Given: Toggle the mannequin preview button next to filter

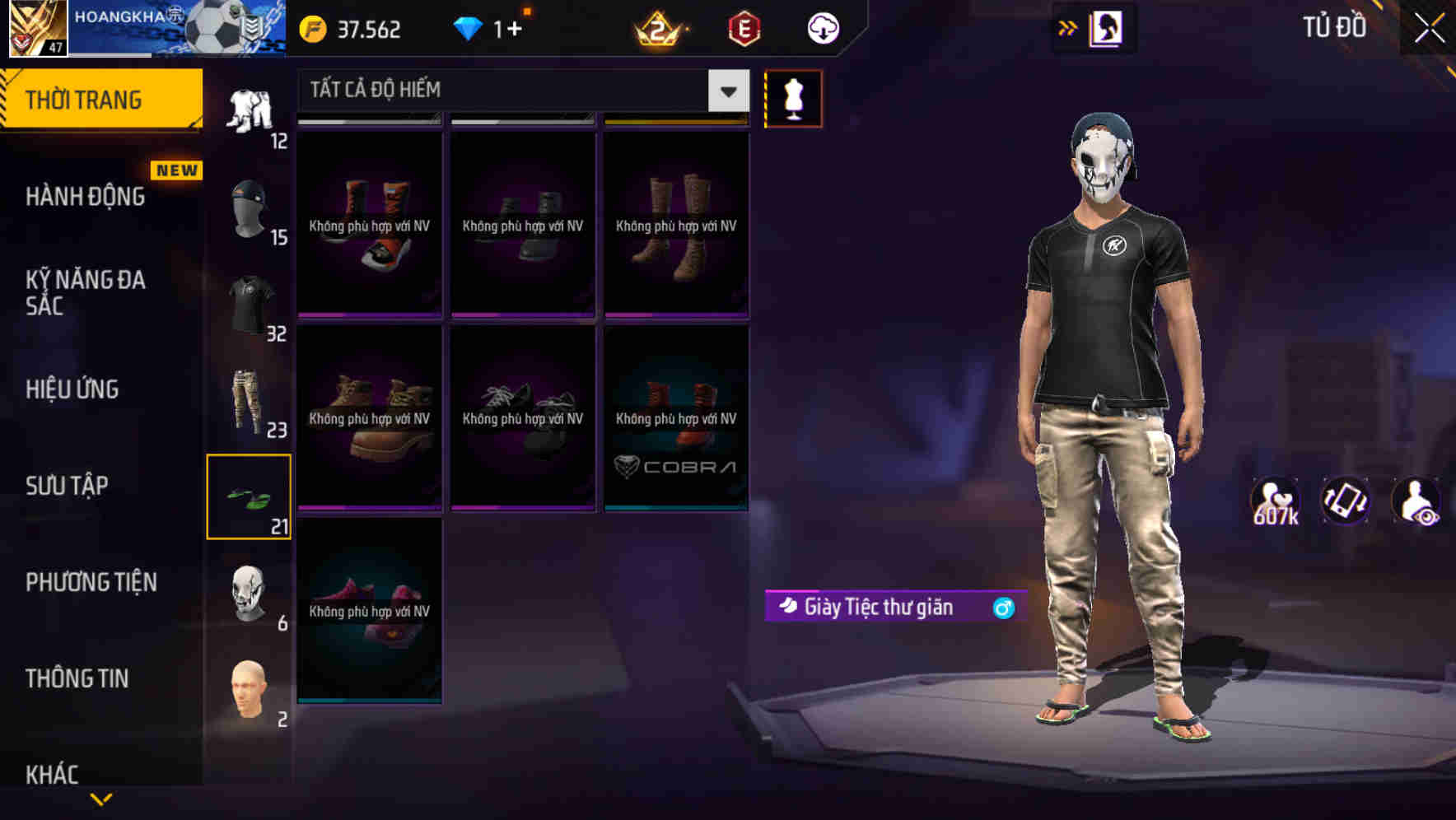Looking at the screenshot, I should (793, 98).
